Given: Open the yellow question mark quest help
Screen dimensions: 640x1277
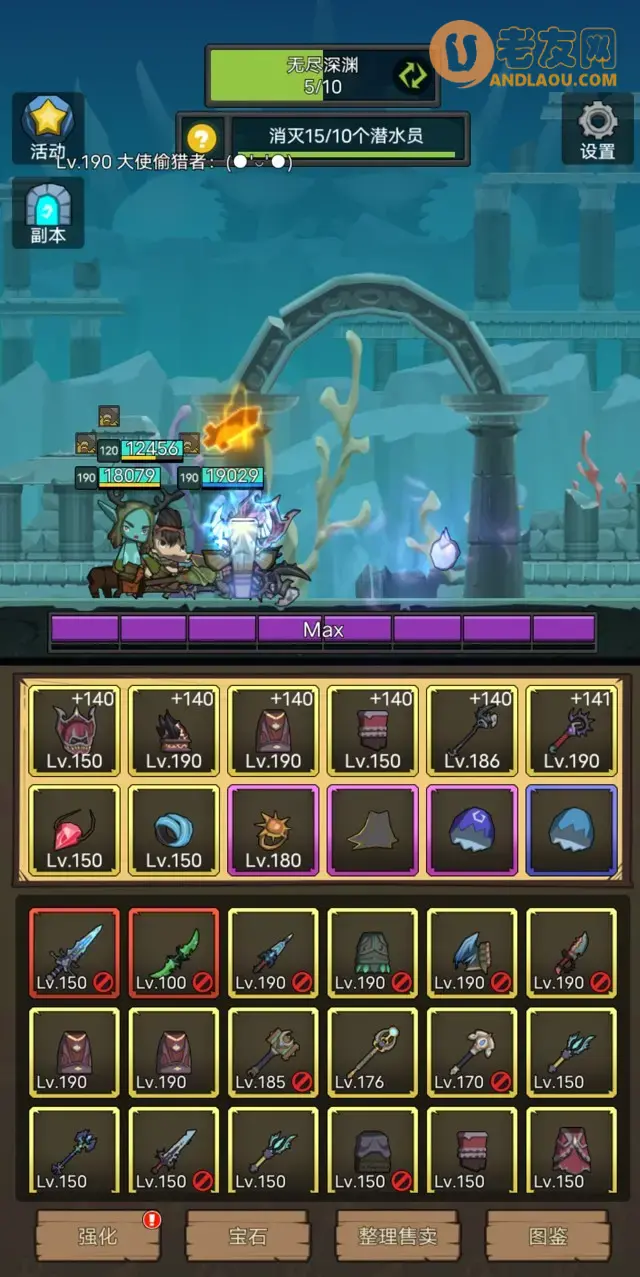Looking at the screenshot, I should tap(201, 137).
